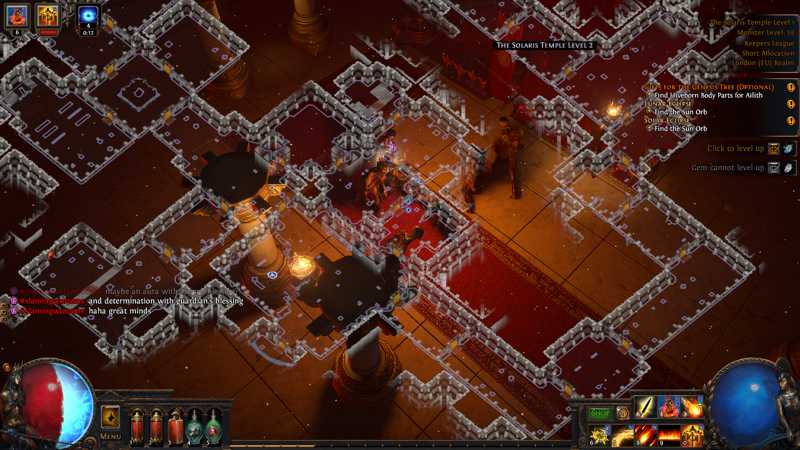Activate the golden armored figure aura skill

692,435
